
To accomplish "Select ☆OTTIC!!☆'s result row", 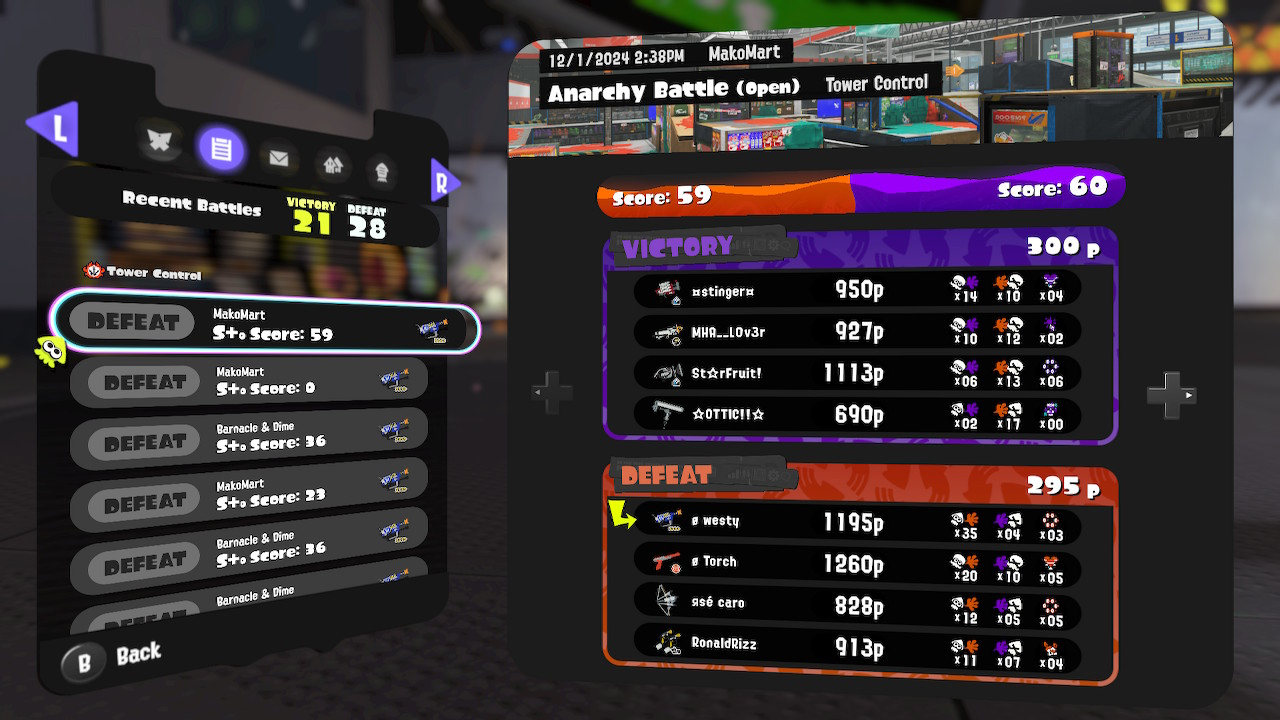I will pos(857,414).
